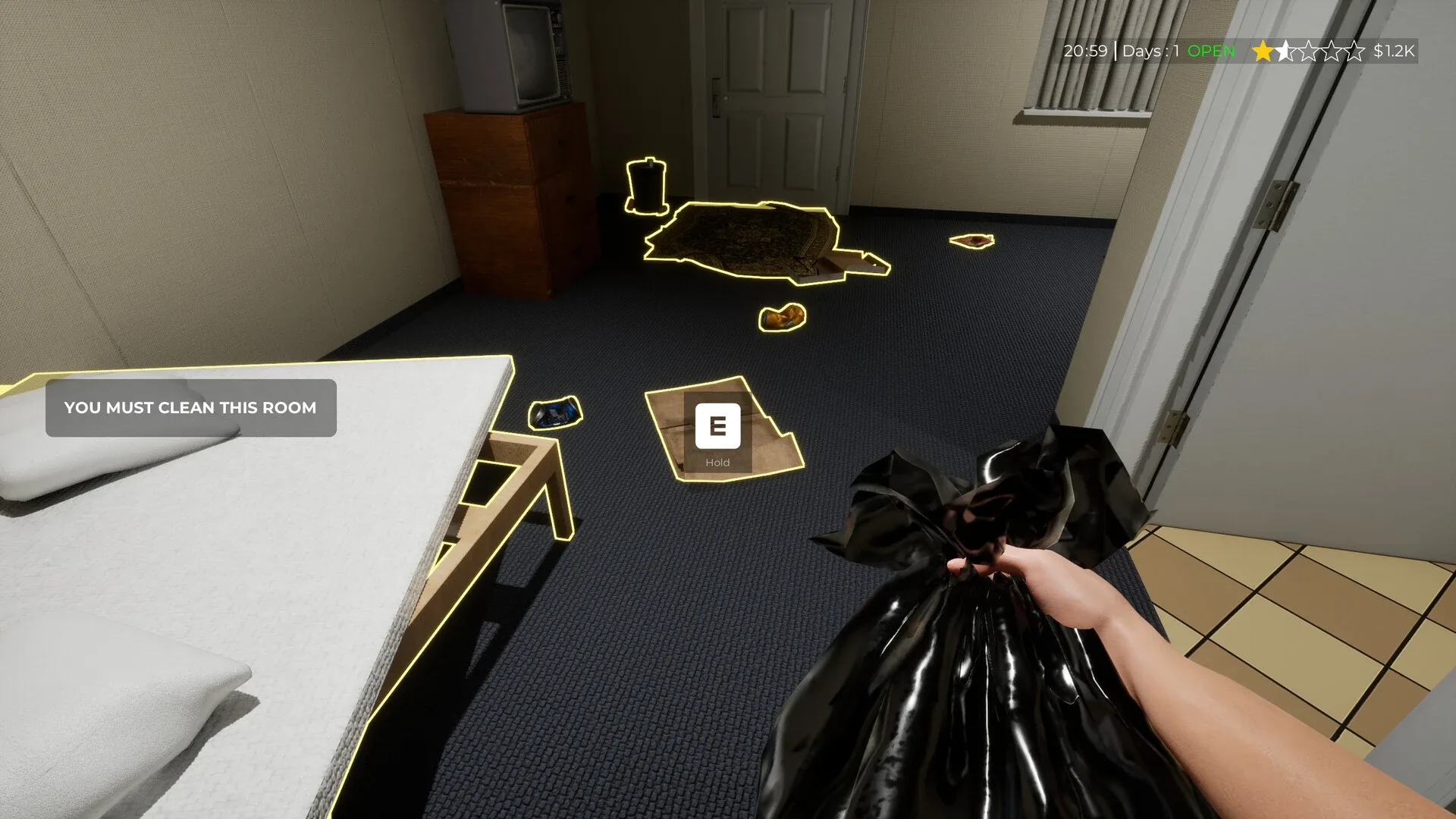Expand the clock showing 20:59

coord(1086,52)
